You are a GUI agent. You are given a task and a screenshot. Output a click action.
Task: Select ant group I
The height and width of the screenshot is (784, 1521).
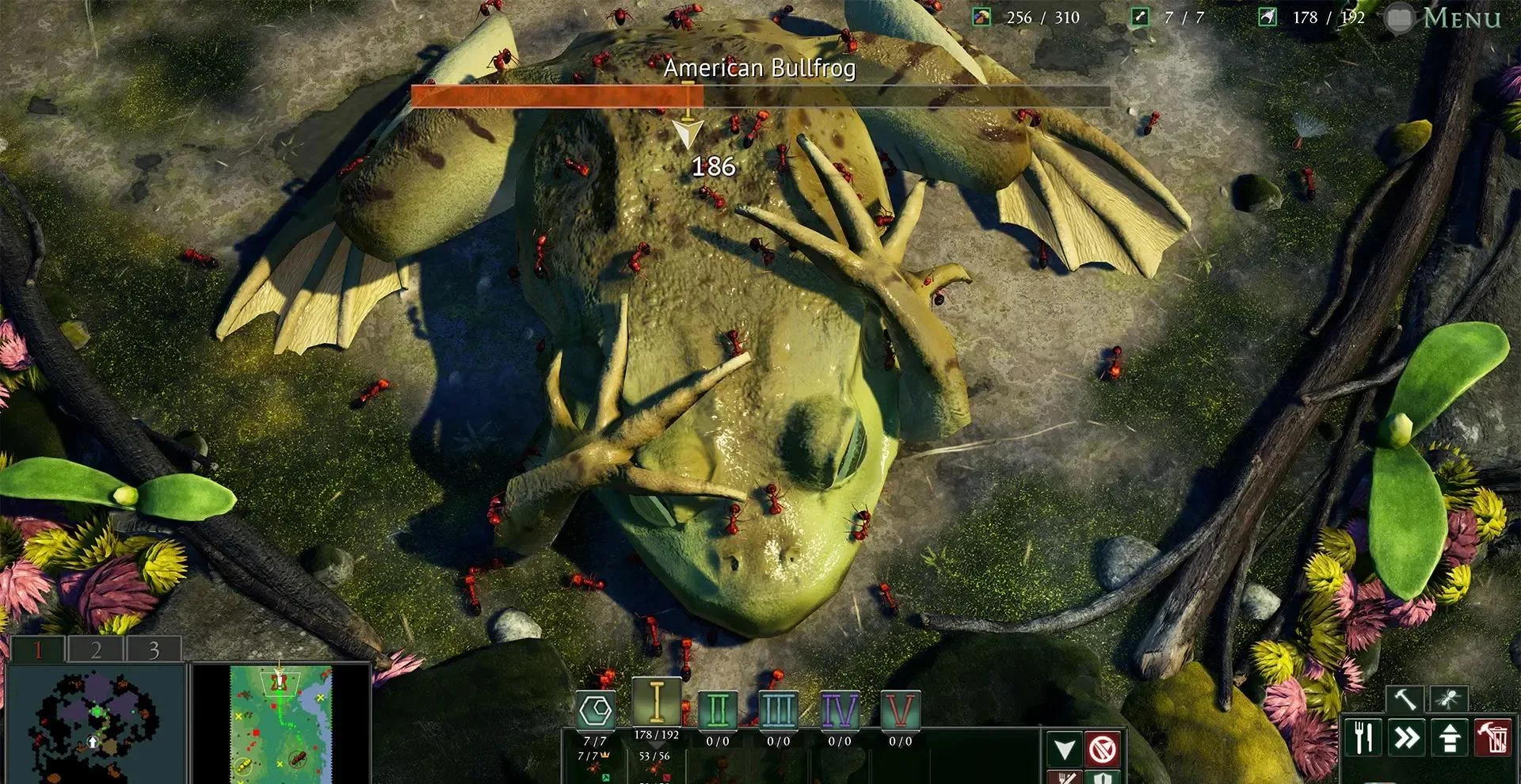click(656, 703)
